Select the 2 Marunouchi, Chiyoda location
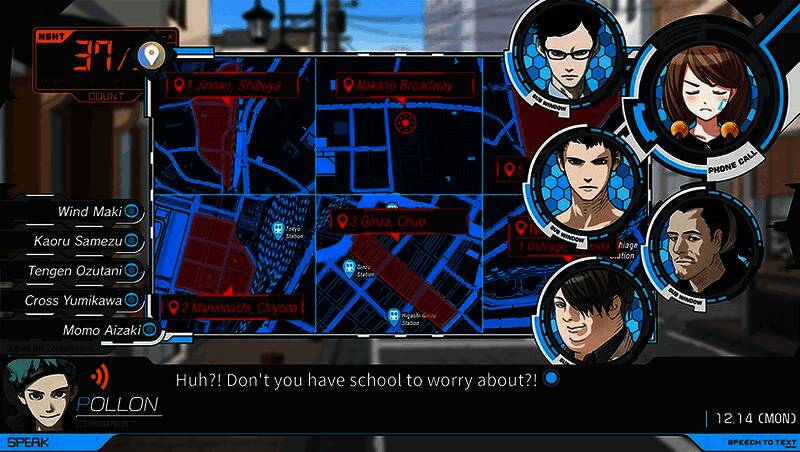The width and height of the screenshot is (800, 452). [233, 307]
